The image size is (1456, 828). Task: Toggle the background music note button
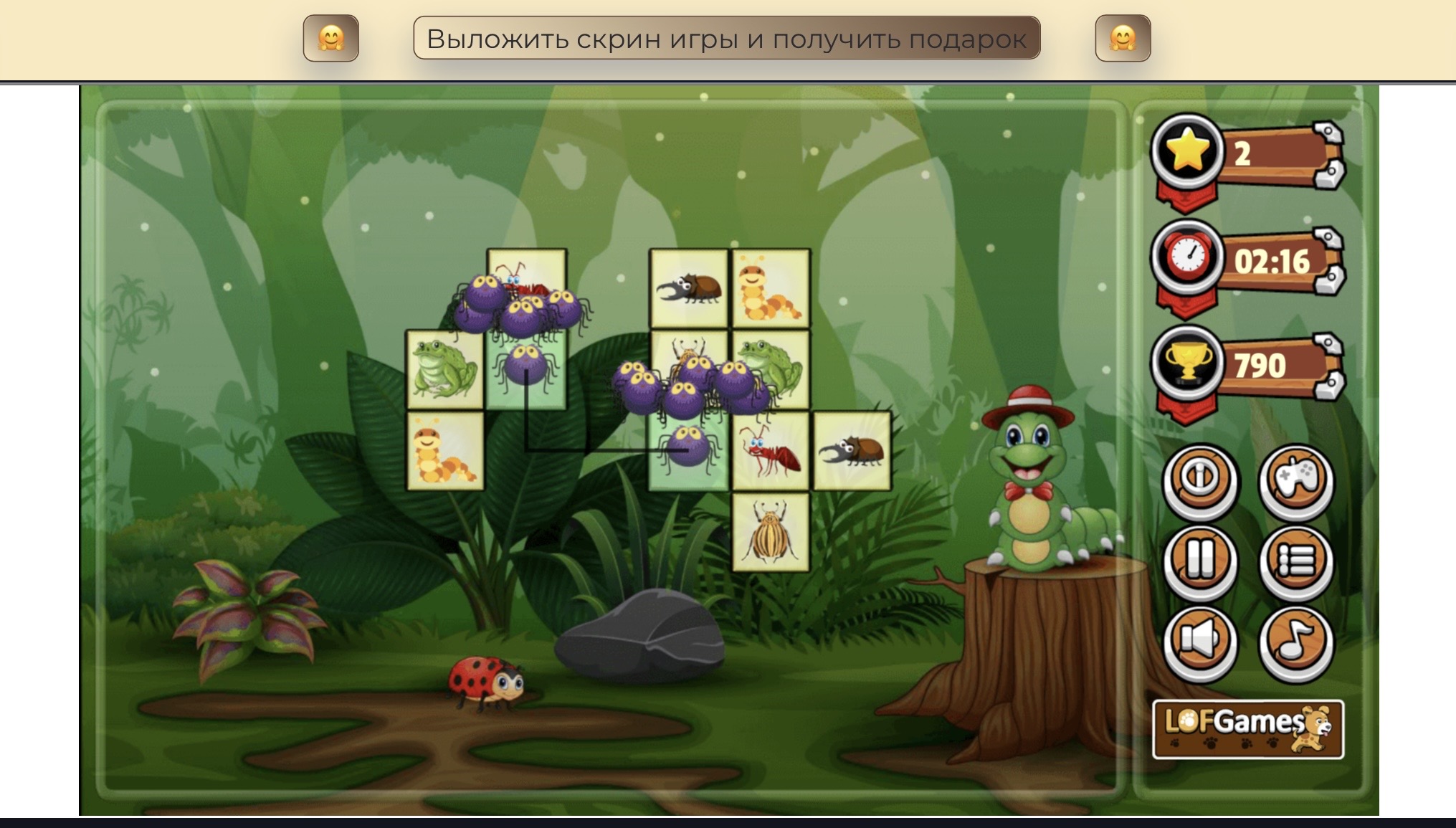point(1296,641)
